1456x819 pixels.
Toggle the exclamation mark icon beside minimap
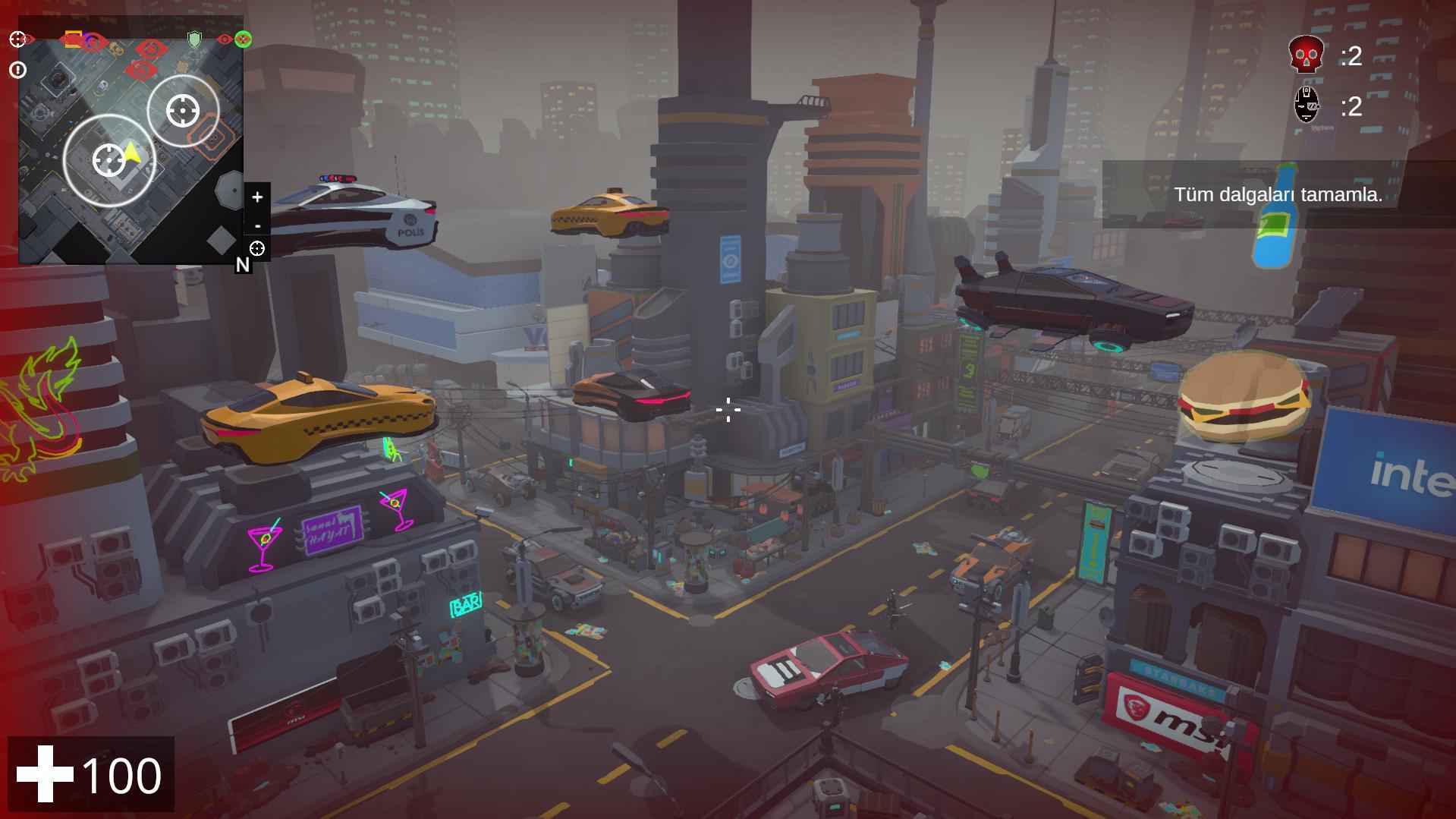[x=17, y=71]
